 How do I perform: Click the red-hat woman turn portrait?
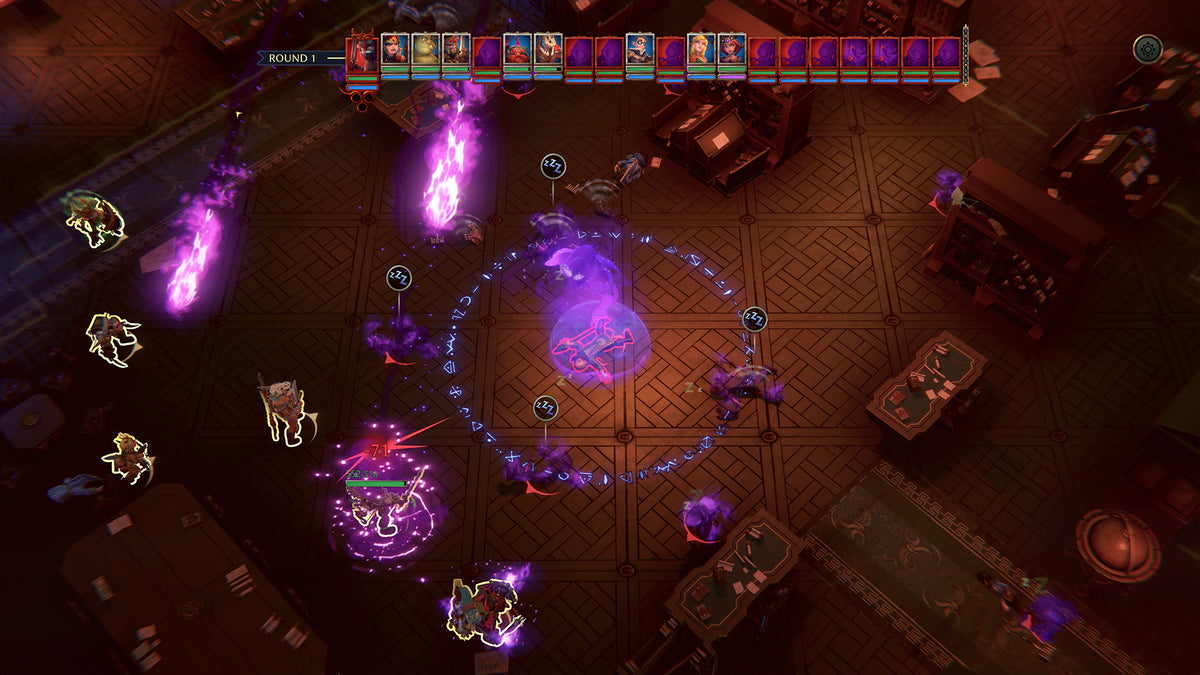pos(395,49)
